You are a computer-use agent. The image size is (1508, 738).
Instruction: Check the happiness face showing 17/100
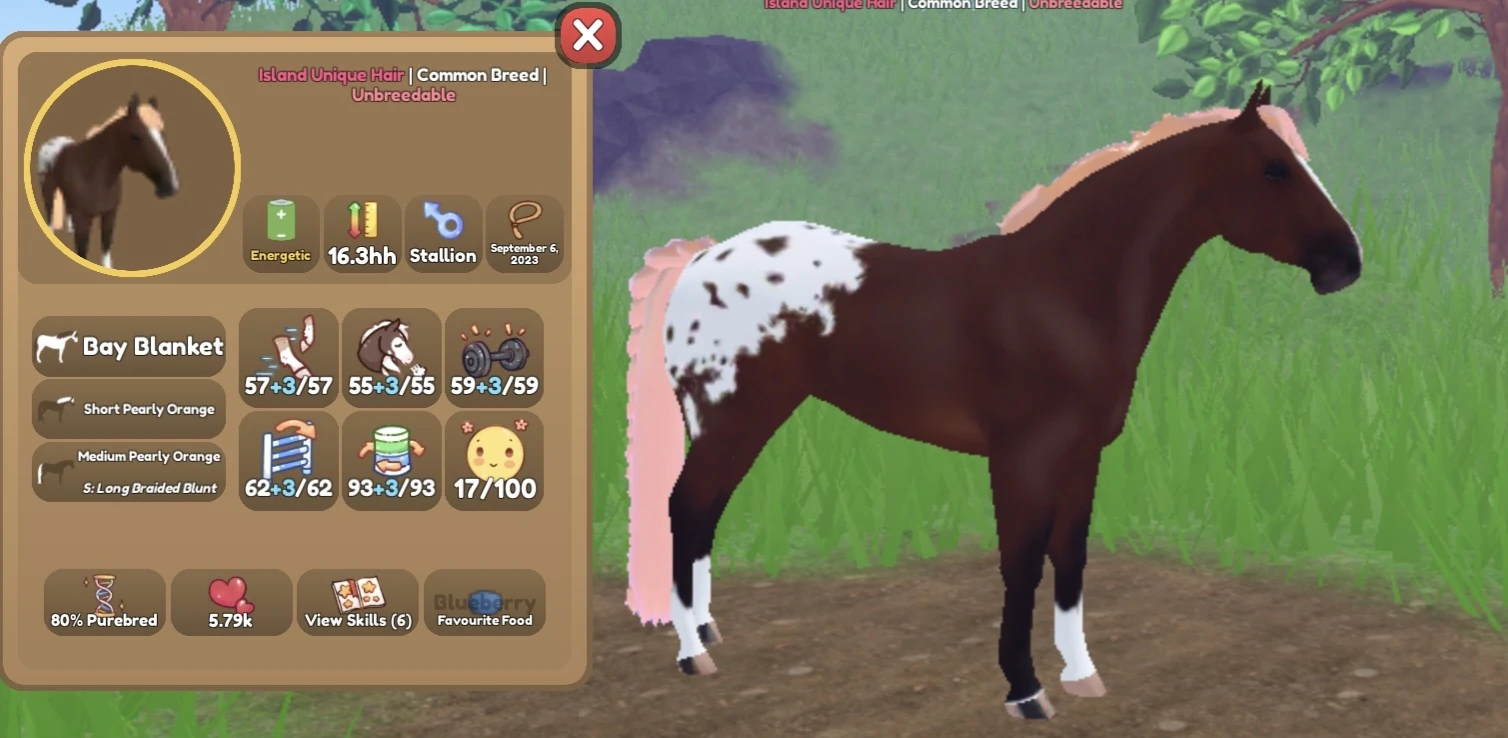click(x=494, y=460)
